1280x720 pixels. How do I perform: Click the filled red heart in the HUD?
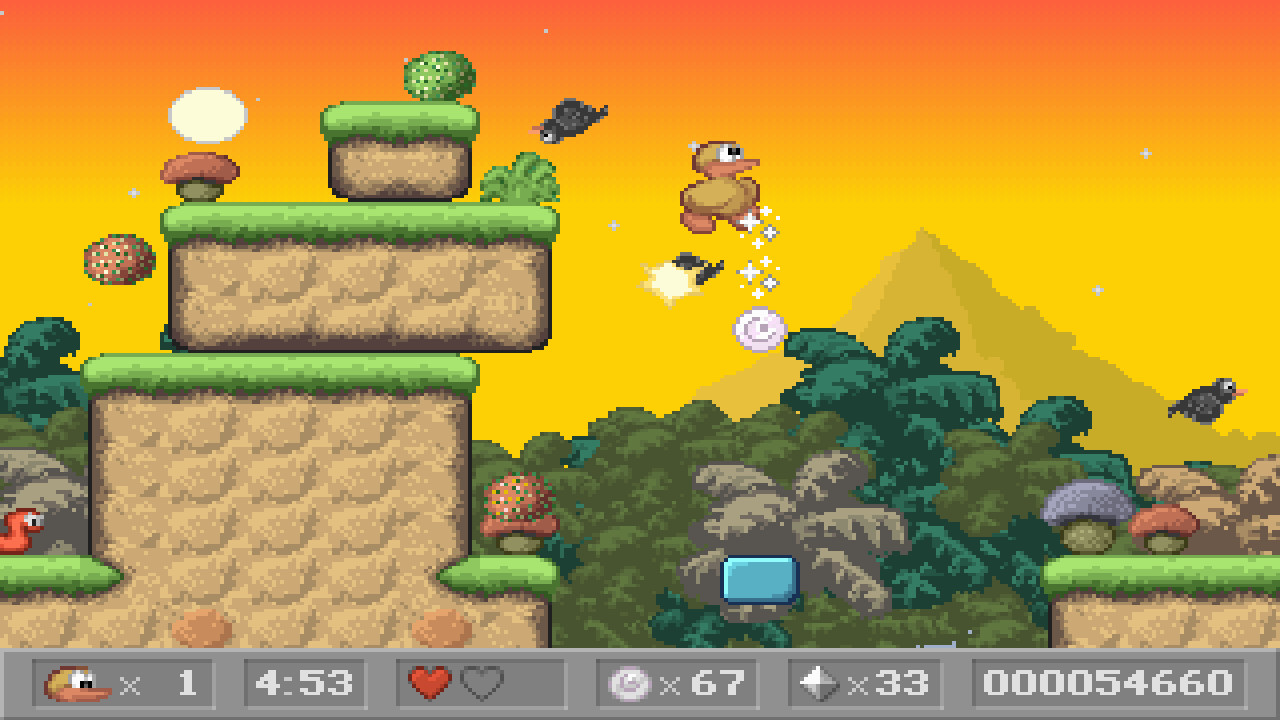tap(430, 684)
